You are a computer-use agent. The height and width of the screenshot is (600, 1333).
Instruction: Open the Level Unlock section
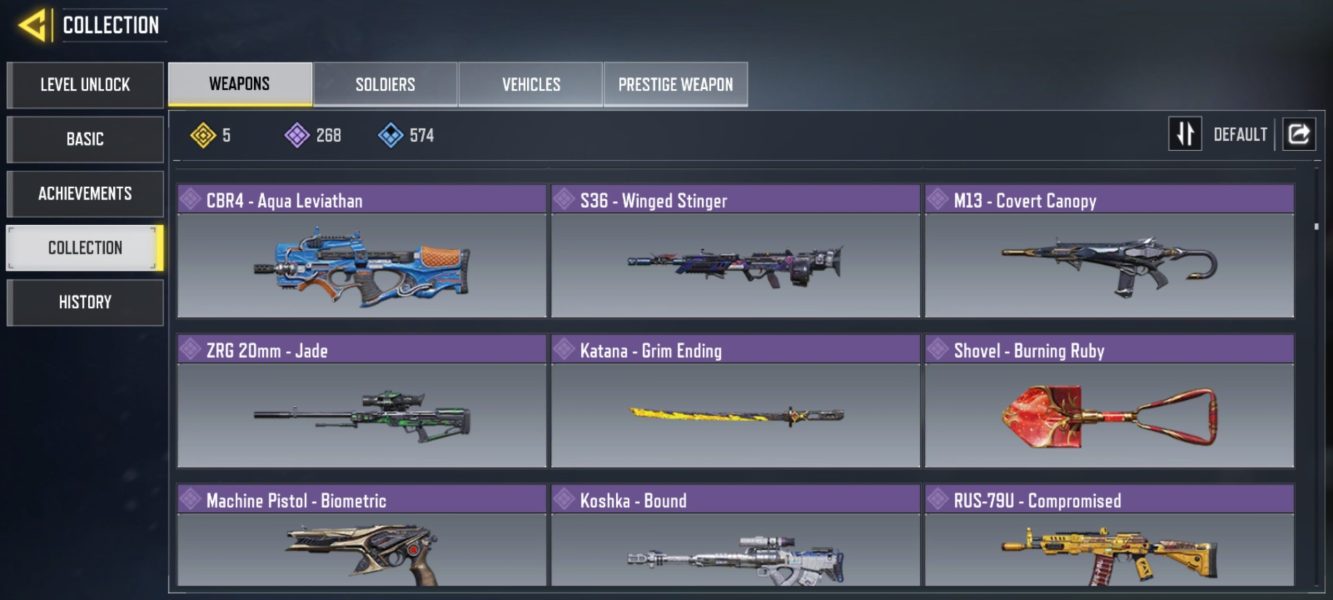(85, 85)
